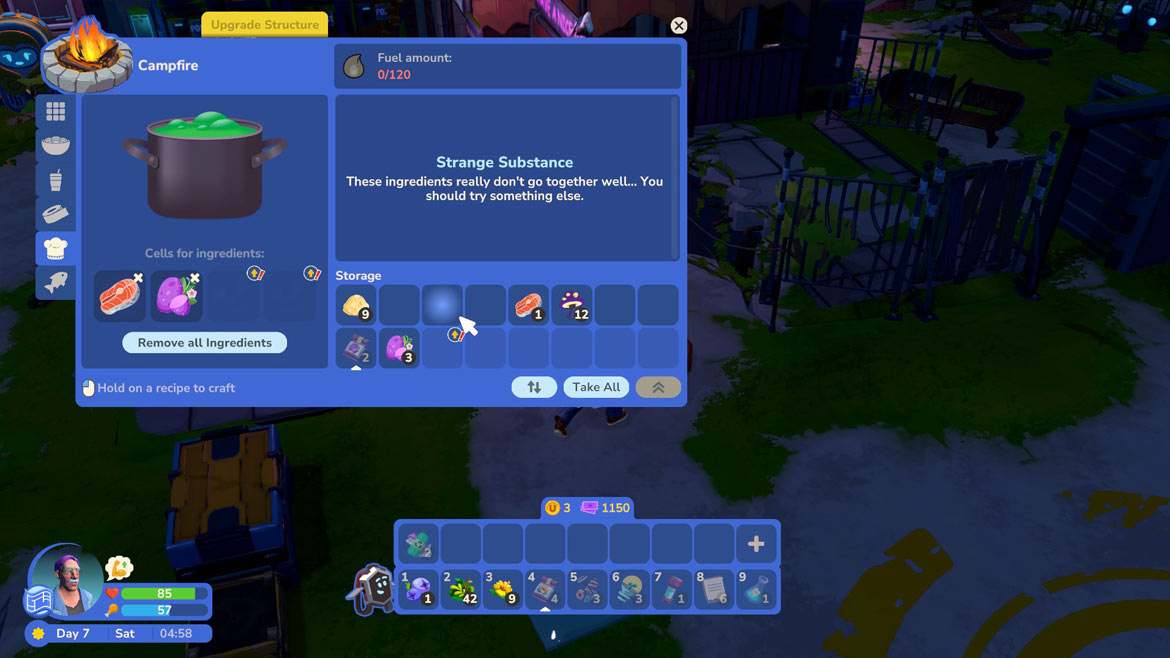Screen dimensions: 1170x658
Task: Open the bowl dishes recipe tab
Action: pyautogui.click(x=56, y=146)
